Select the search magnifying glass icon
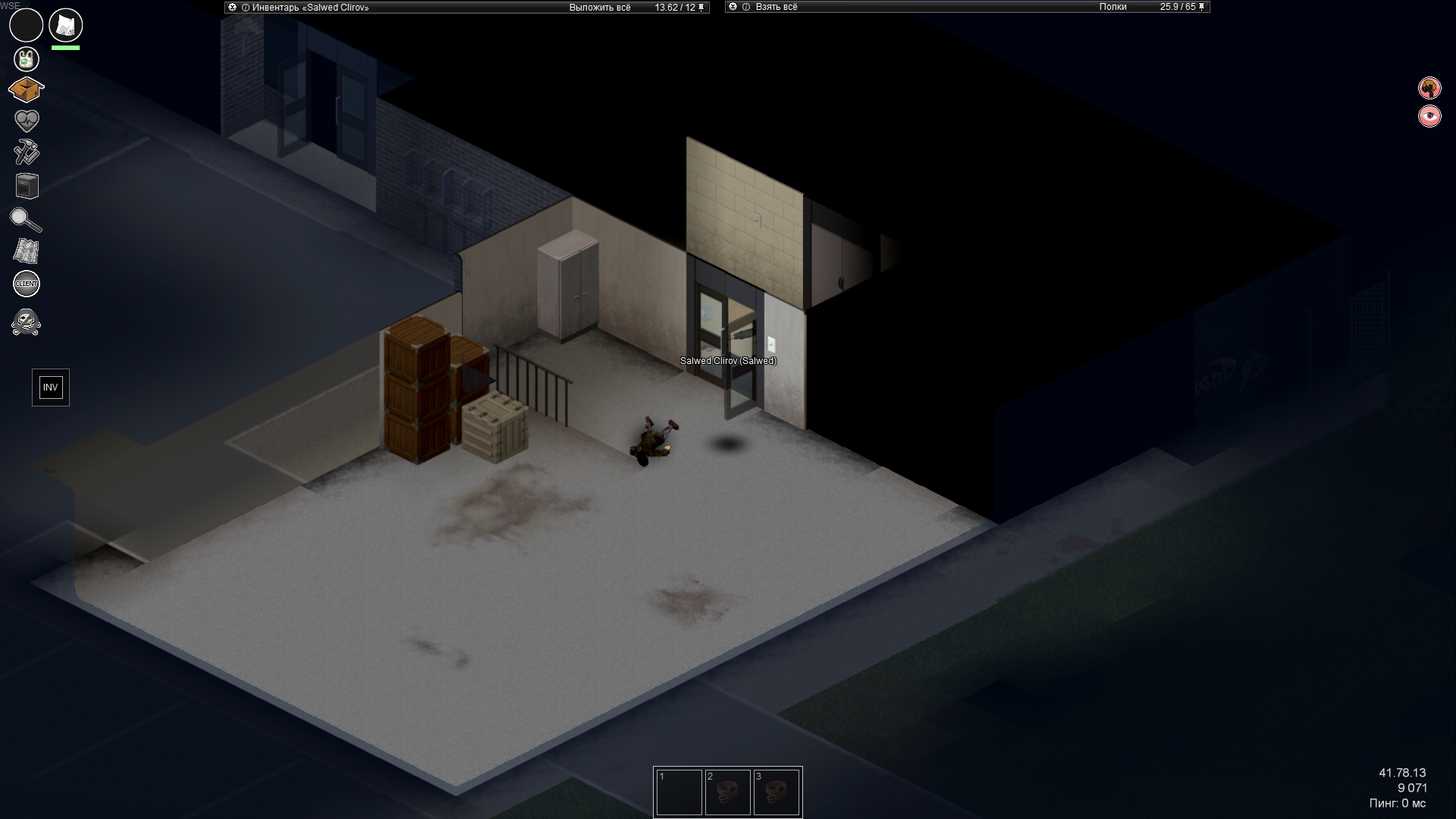The width and height of the screenshot is (1456, 819). (x=26, y=220)
